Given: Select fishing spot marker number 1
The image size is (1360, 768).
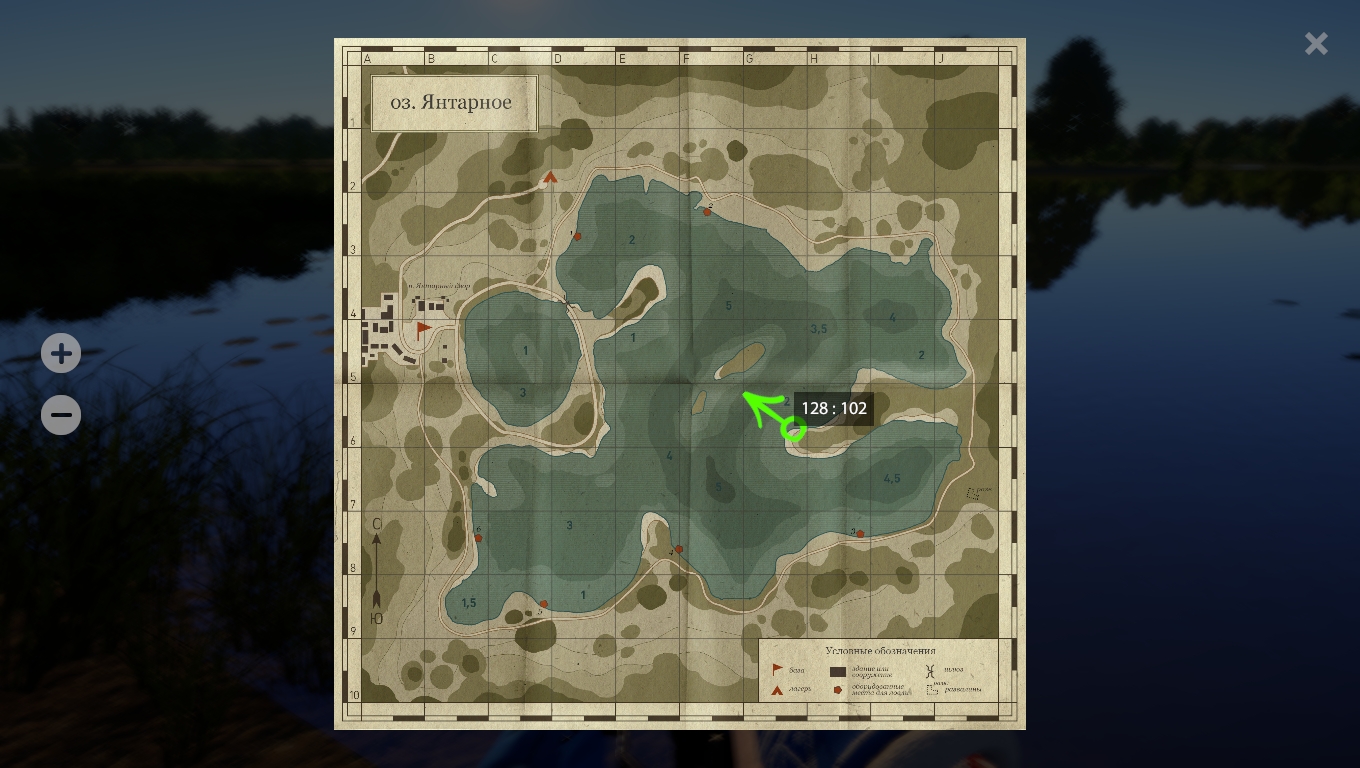Looking at the screenshot, I should [x=577, y=237].
